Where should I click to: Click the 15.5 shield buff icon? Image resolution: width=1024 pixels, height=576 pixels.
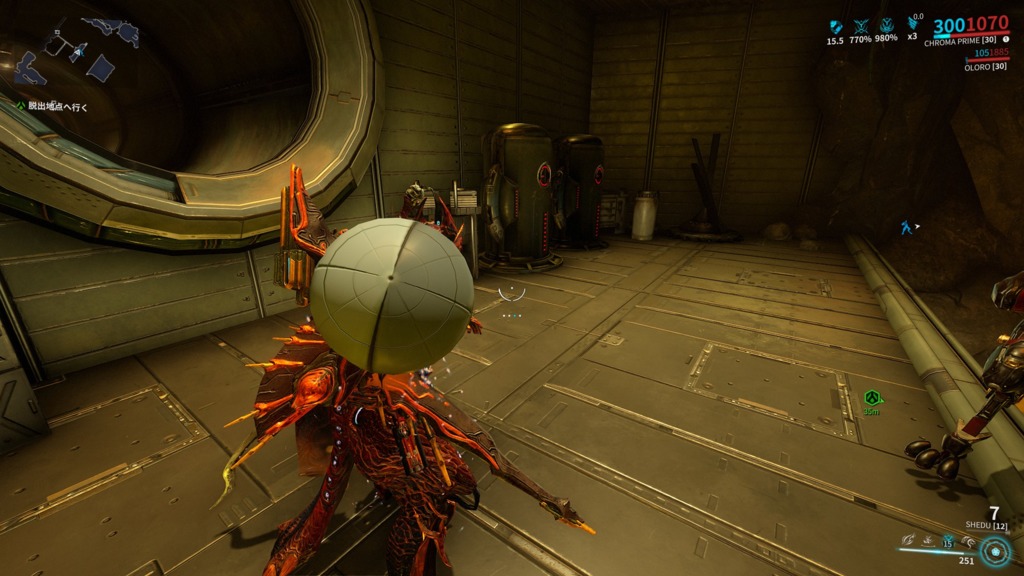click(x=836, y=25)
